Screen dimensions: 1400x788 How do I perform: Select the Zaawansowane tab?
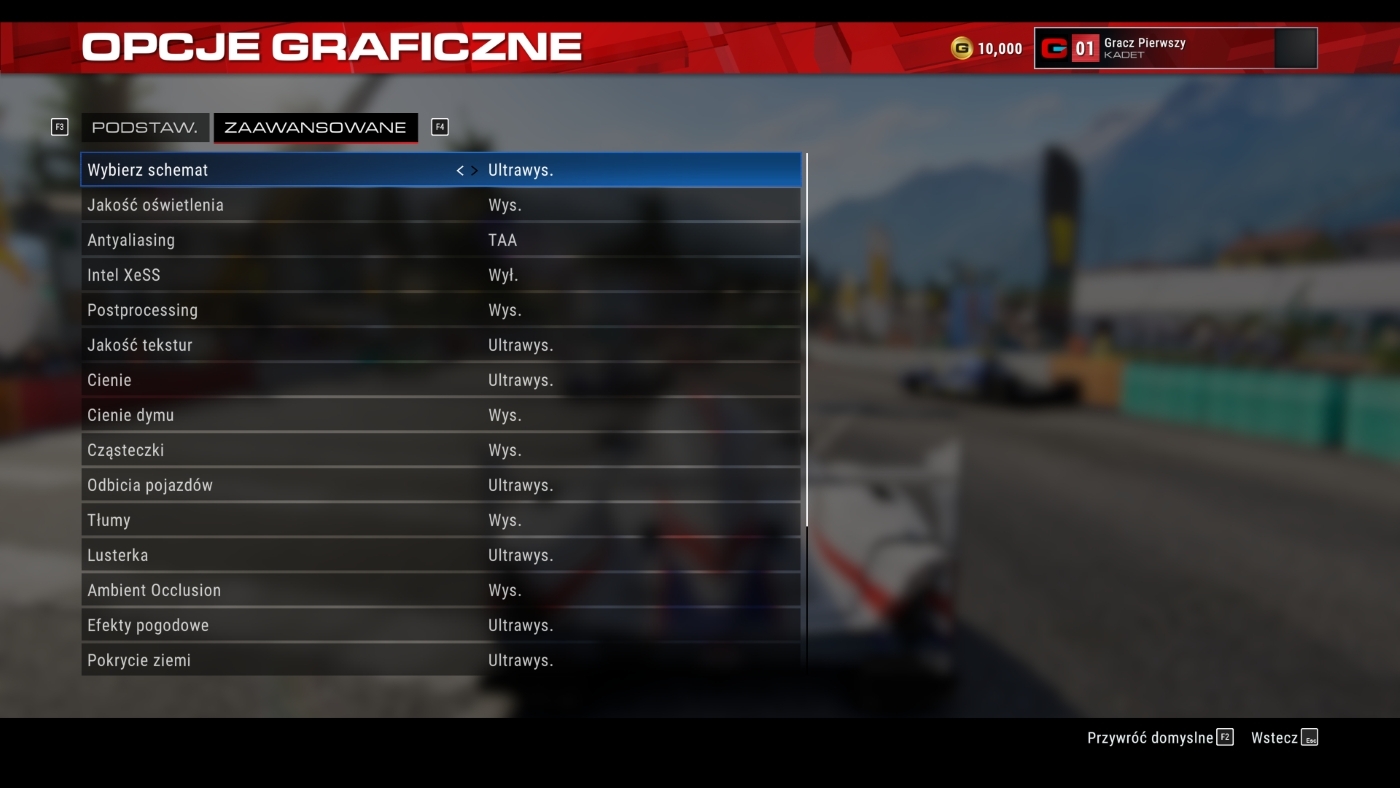(315, 128)
